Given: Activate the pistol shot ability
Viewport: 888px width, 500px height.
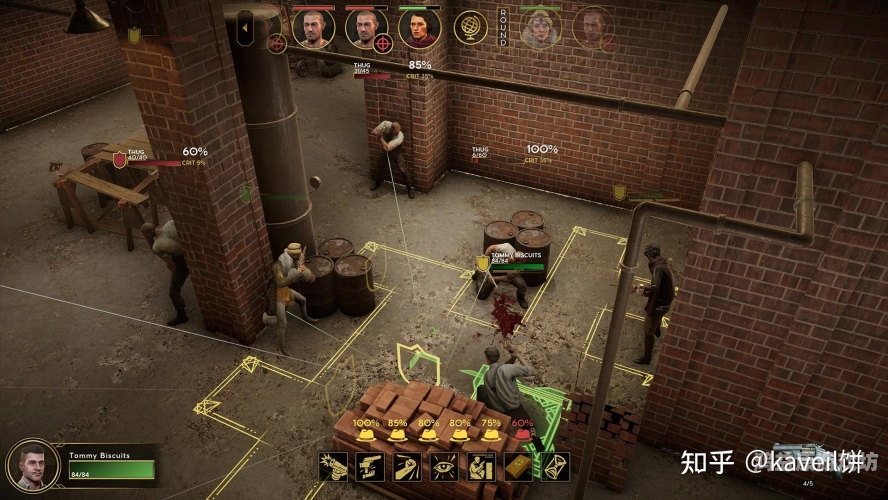Looking at the screenshot, I should pos(333,466).
